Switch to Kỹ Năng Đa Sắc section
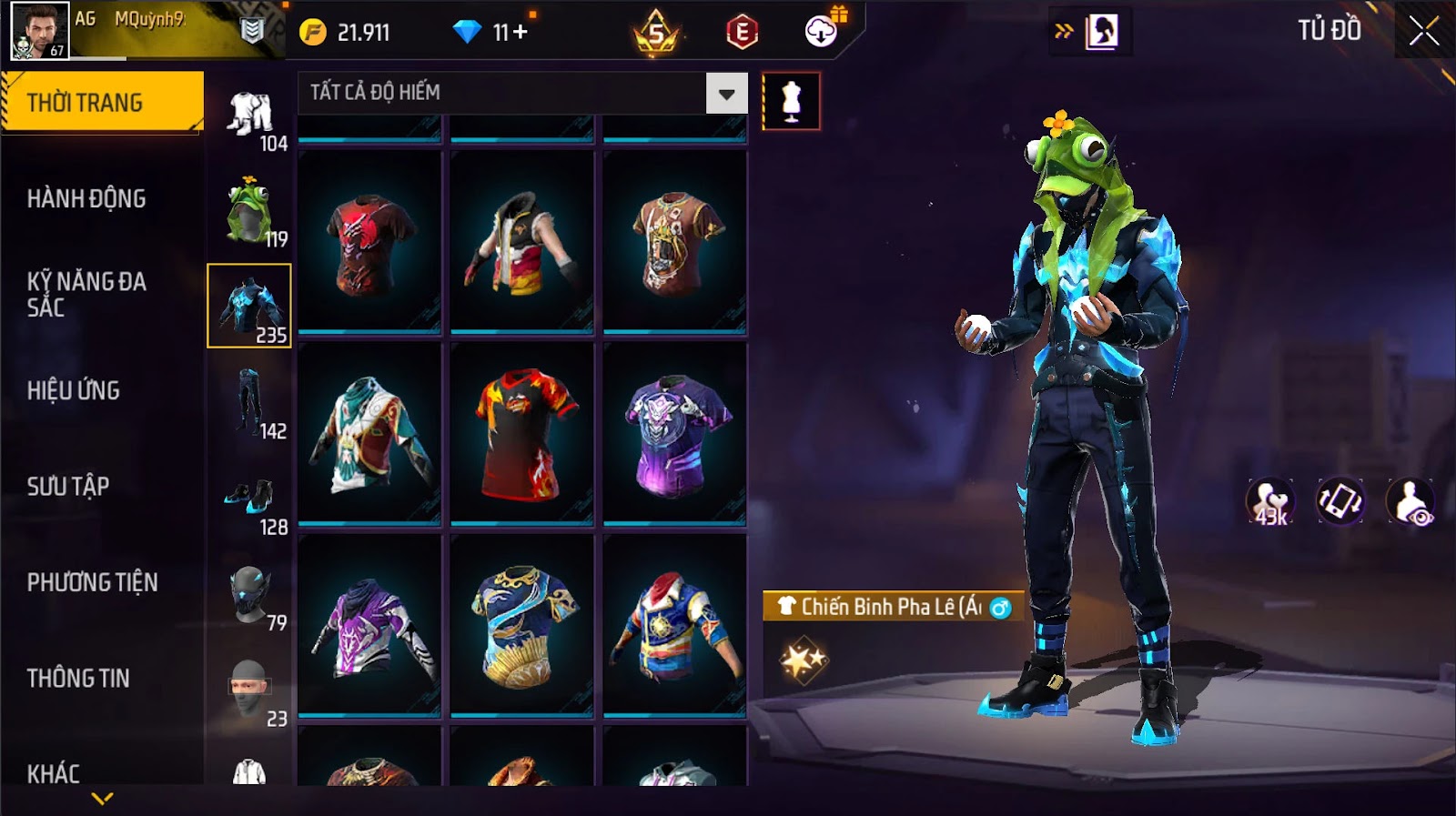This screenshot has width=1456, height=816. coord(86,294)
